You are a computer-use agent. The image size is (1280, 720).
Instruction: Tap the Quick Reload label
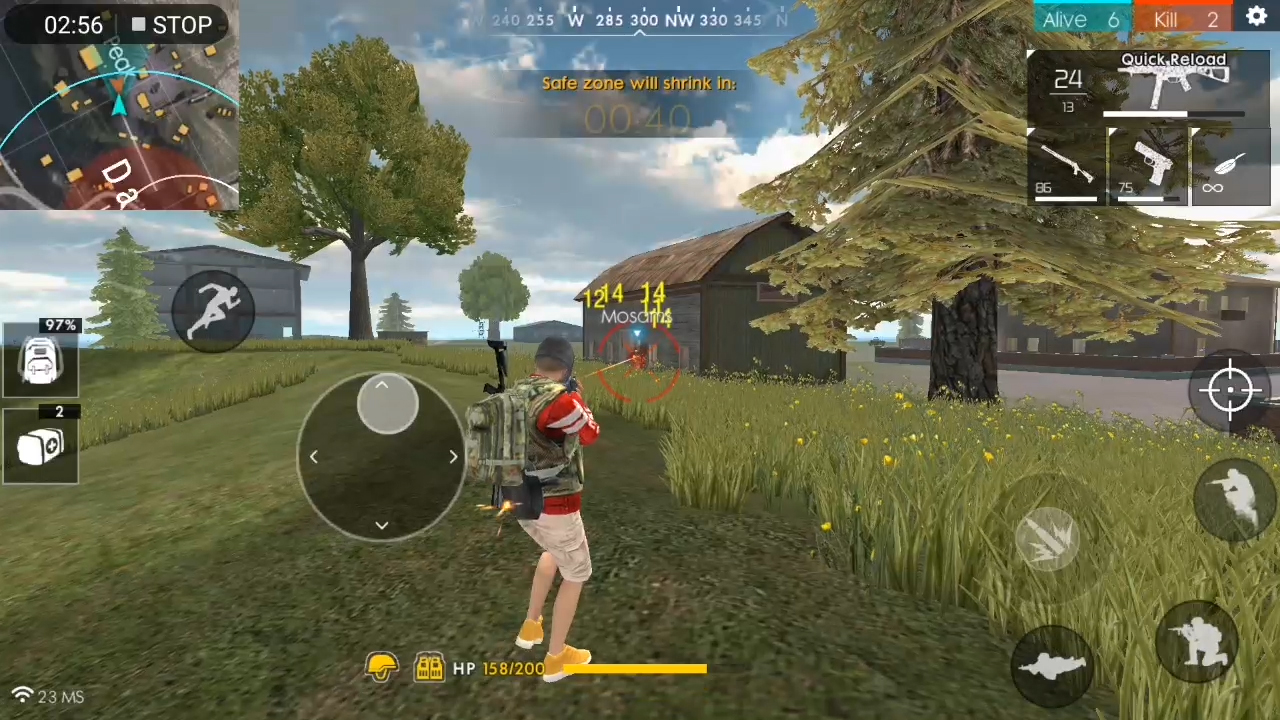[1172, 59]
